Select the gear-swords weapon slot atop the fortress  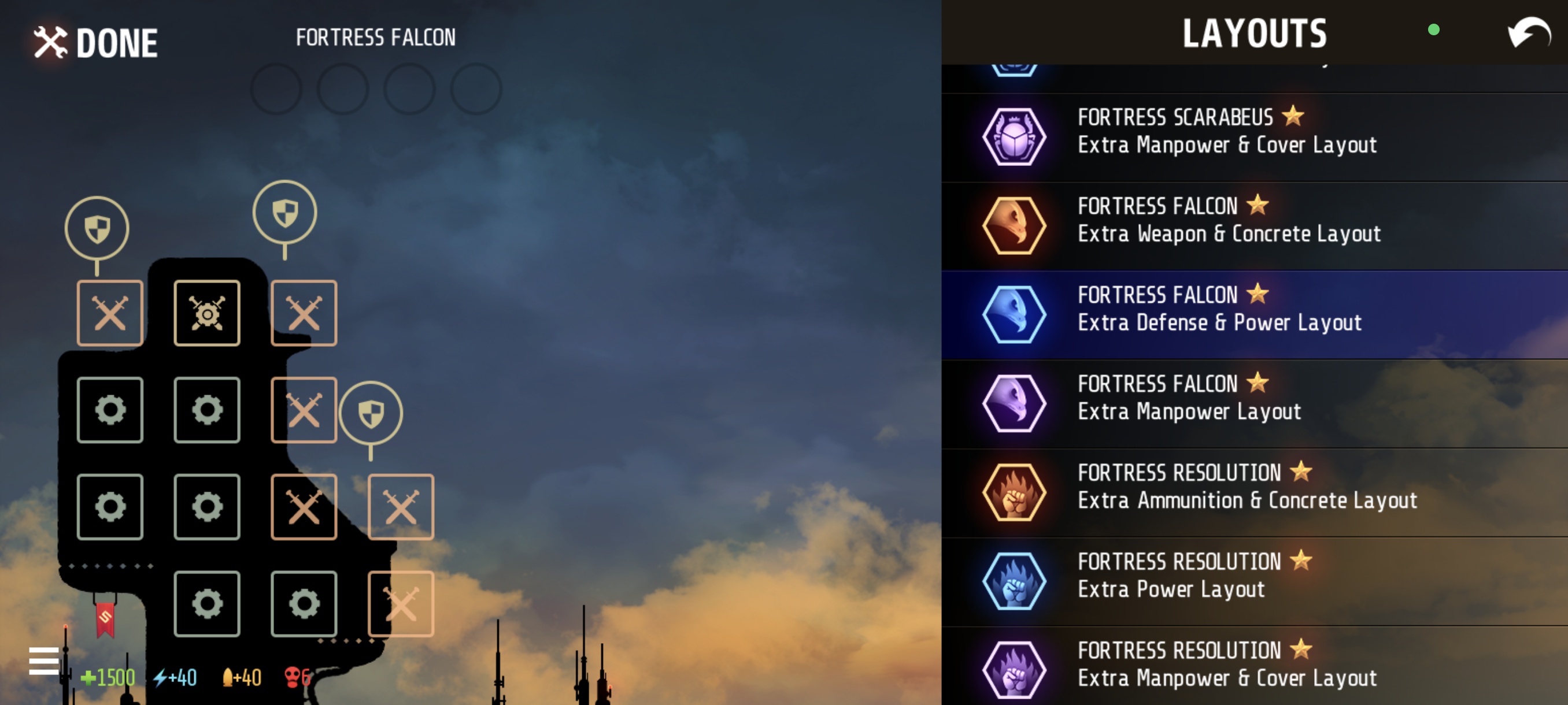click(x=207, y=312)
